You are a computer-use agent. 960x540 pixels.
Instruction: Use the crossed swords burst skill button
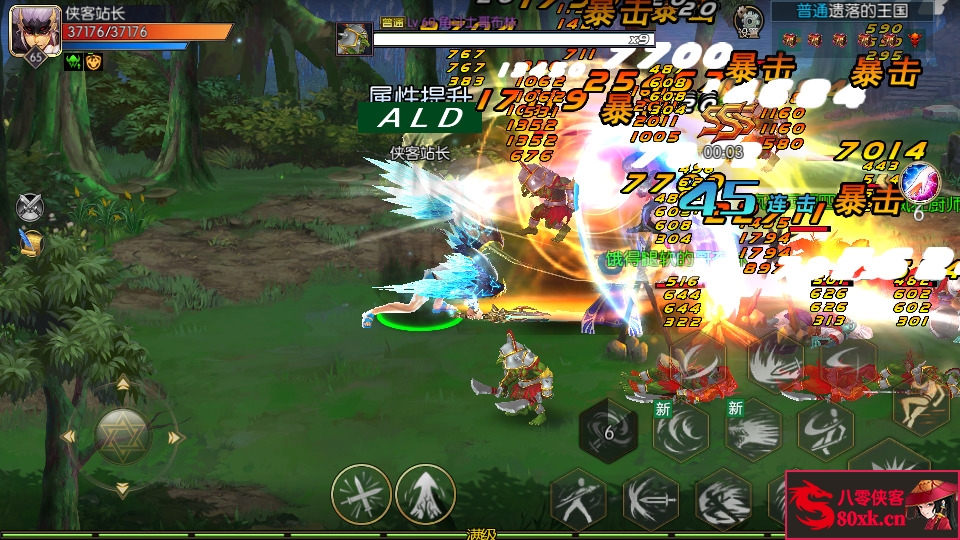point(361,495)
